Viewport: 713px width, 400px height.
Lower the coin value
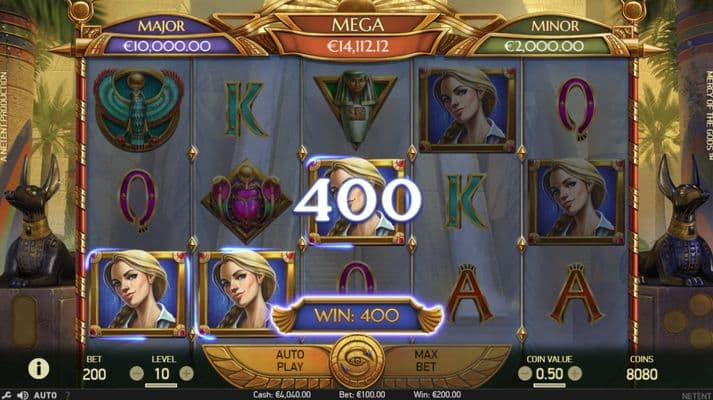522,373
